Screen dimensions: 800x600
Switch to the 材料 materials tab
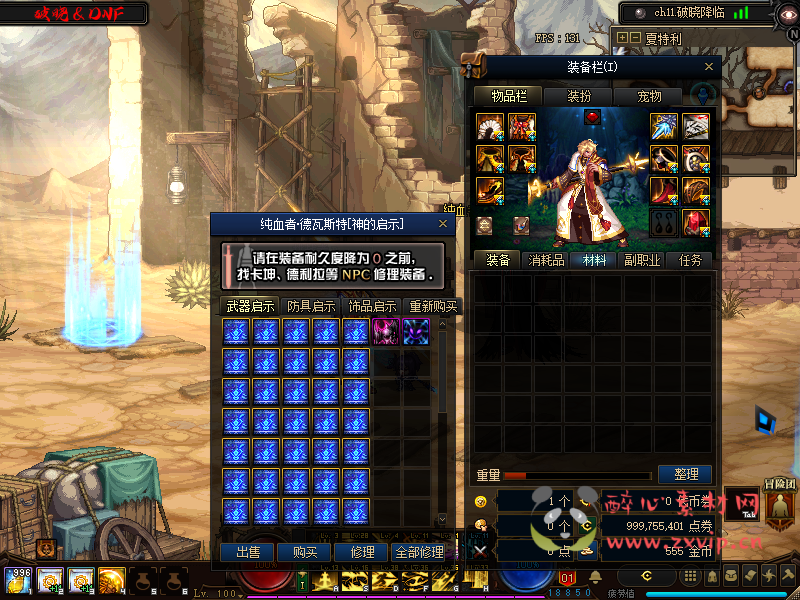point(594,260)
